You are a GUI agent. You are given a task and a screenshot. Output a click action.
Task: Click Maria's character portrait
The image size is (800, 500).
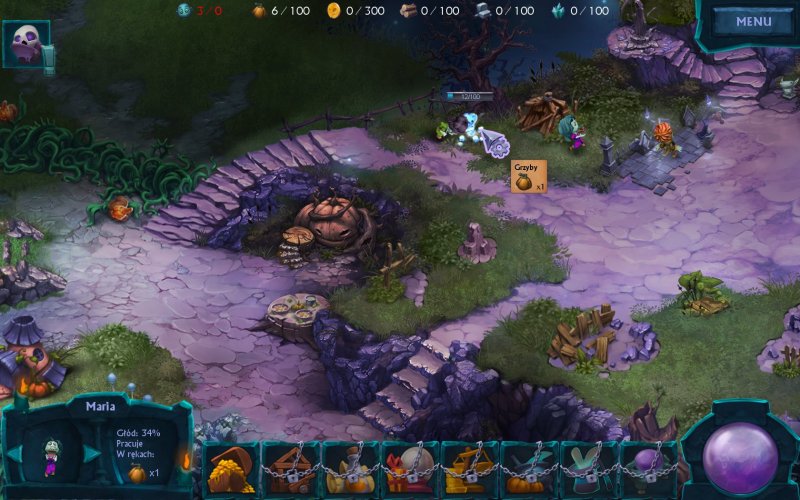51,456
